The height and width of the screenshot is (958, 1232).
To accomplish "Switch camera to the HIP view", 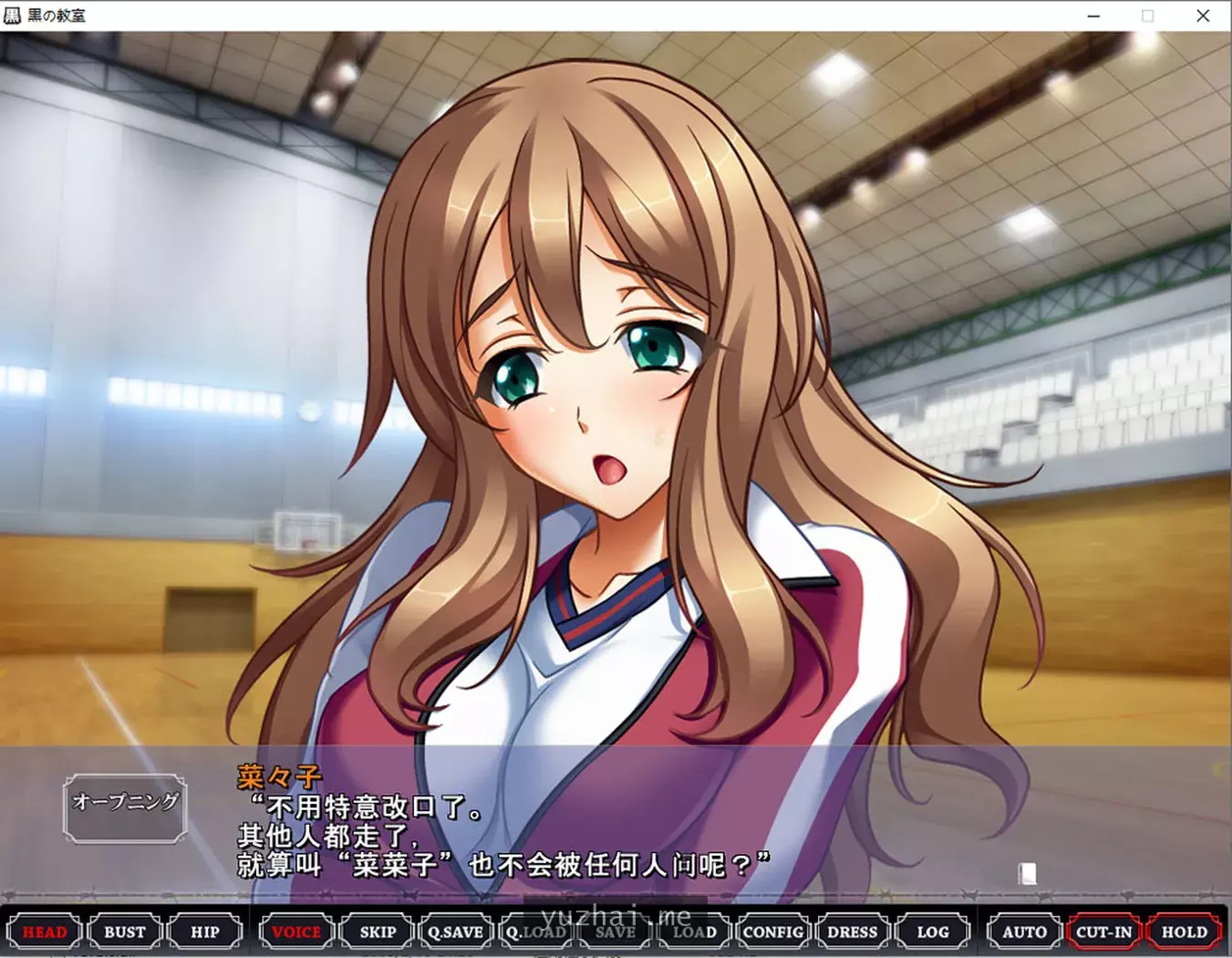I will tap(205, 932).
